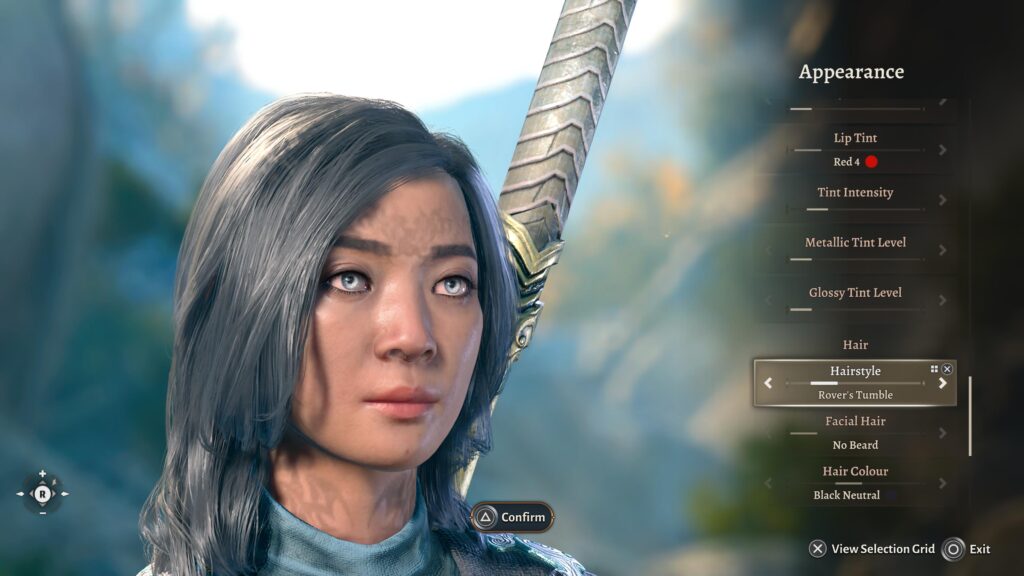Select the Facial Hair option row
The image size is (1024, 576).
(855, 433)
